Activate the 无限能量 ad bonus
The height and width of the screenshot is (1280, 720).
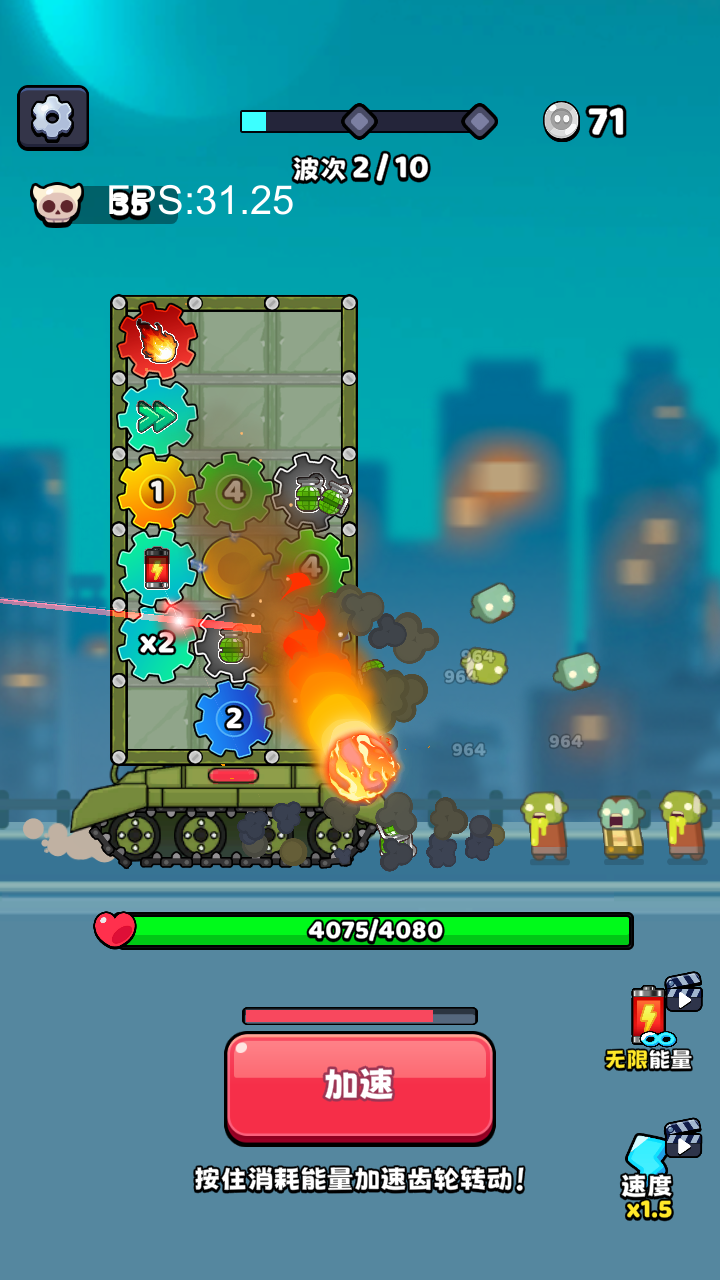click(x=652, y=1022)
